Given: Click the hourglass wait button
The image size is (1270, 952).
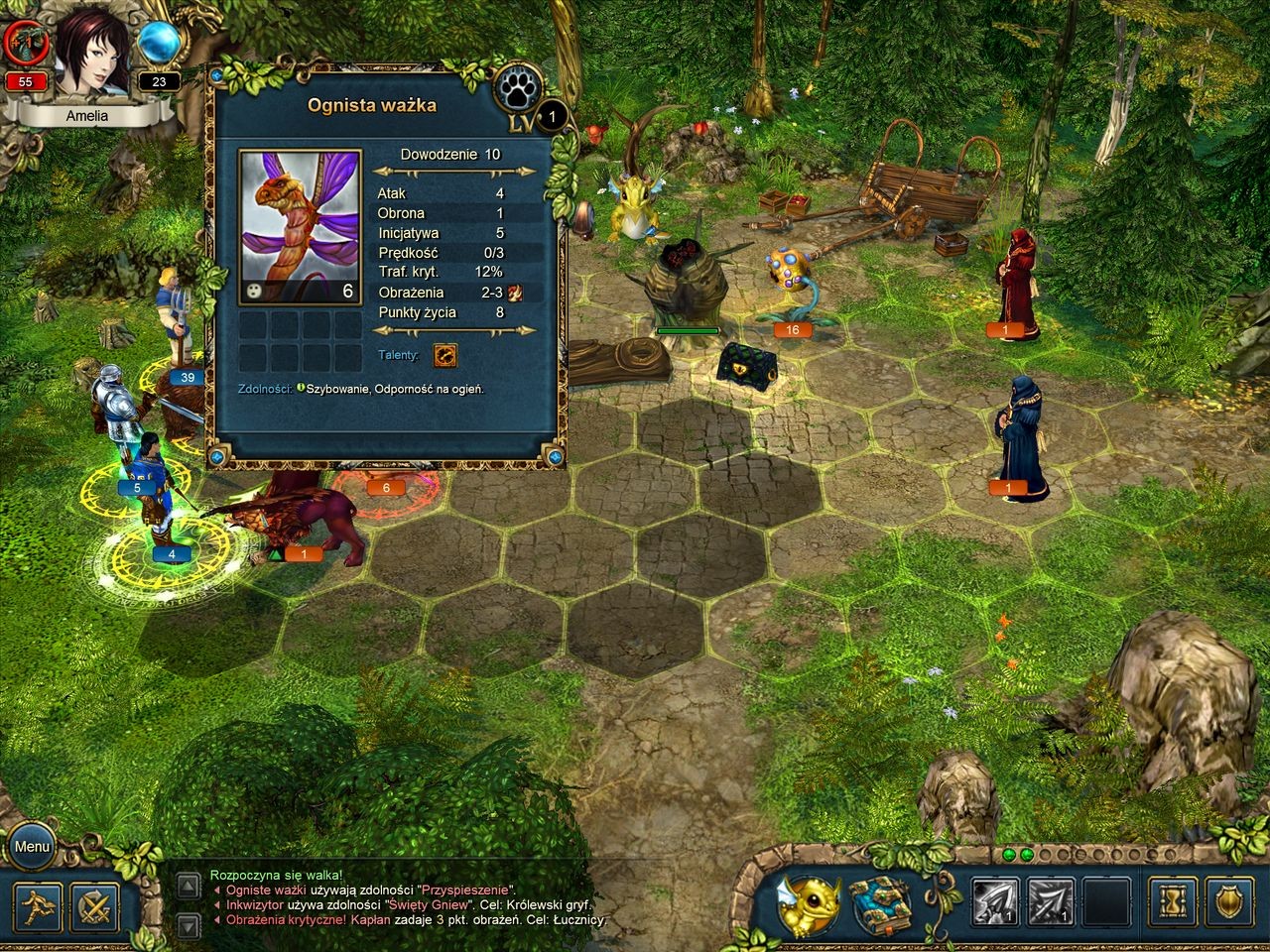Looking at the screenshot, I should click(1174, 903).
